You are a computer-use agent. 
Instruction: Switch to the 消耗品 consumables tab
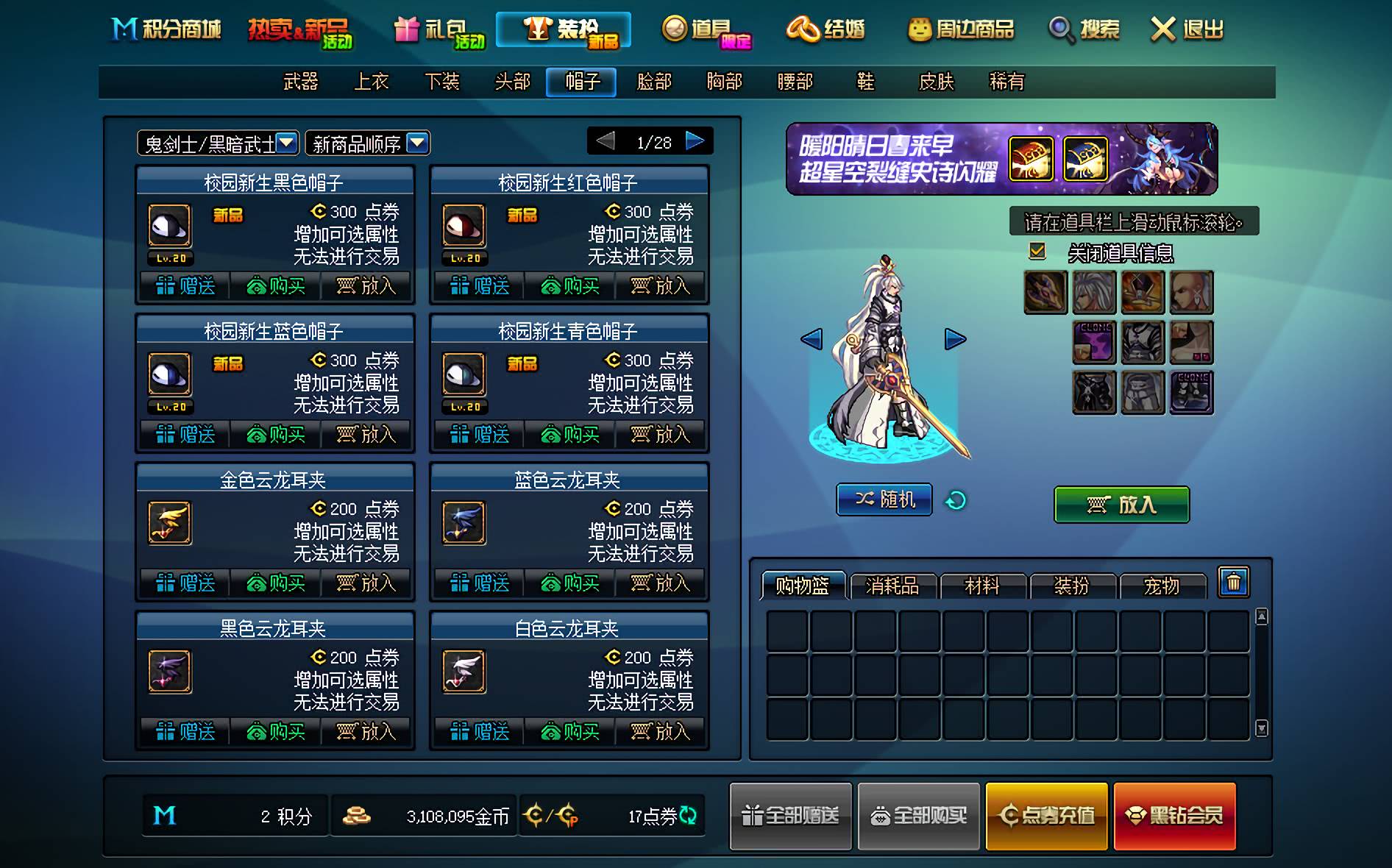[892, 586]
